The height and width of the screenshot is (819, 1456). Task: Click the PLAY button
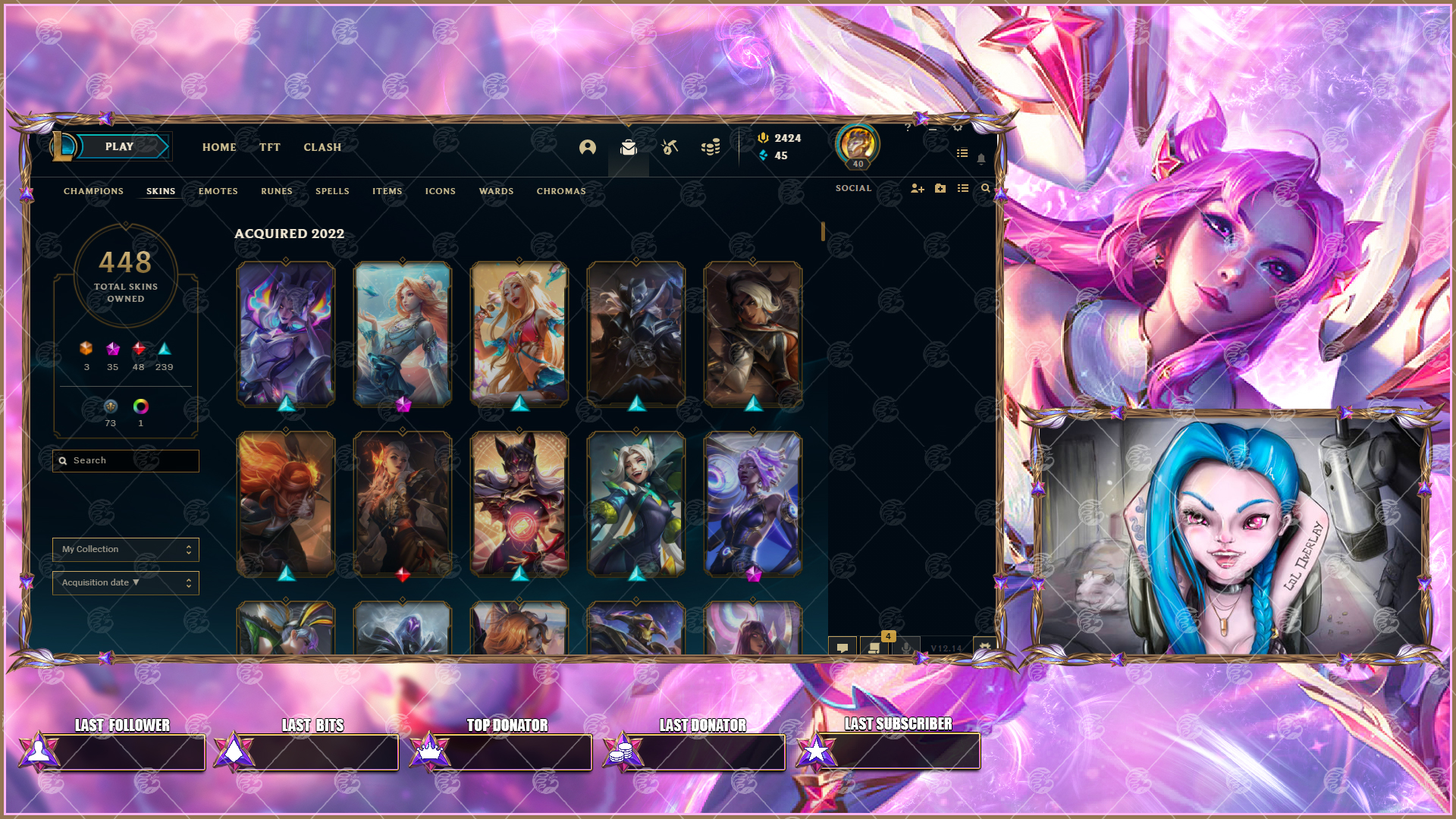click(x=119, y=146)
